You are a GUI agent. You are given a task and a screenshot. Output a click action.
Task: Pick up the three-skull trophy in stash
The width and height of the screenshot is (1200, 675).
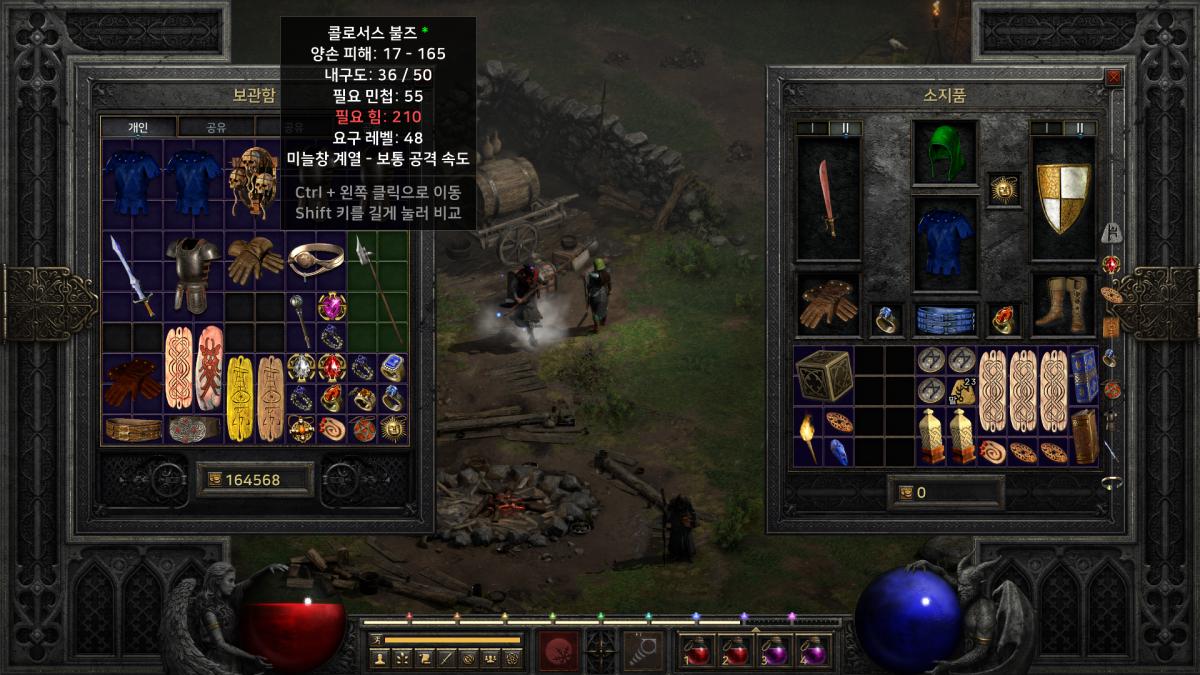(x=252, y=182)
